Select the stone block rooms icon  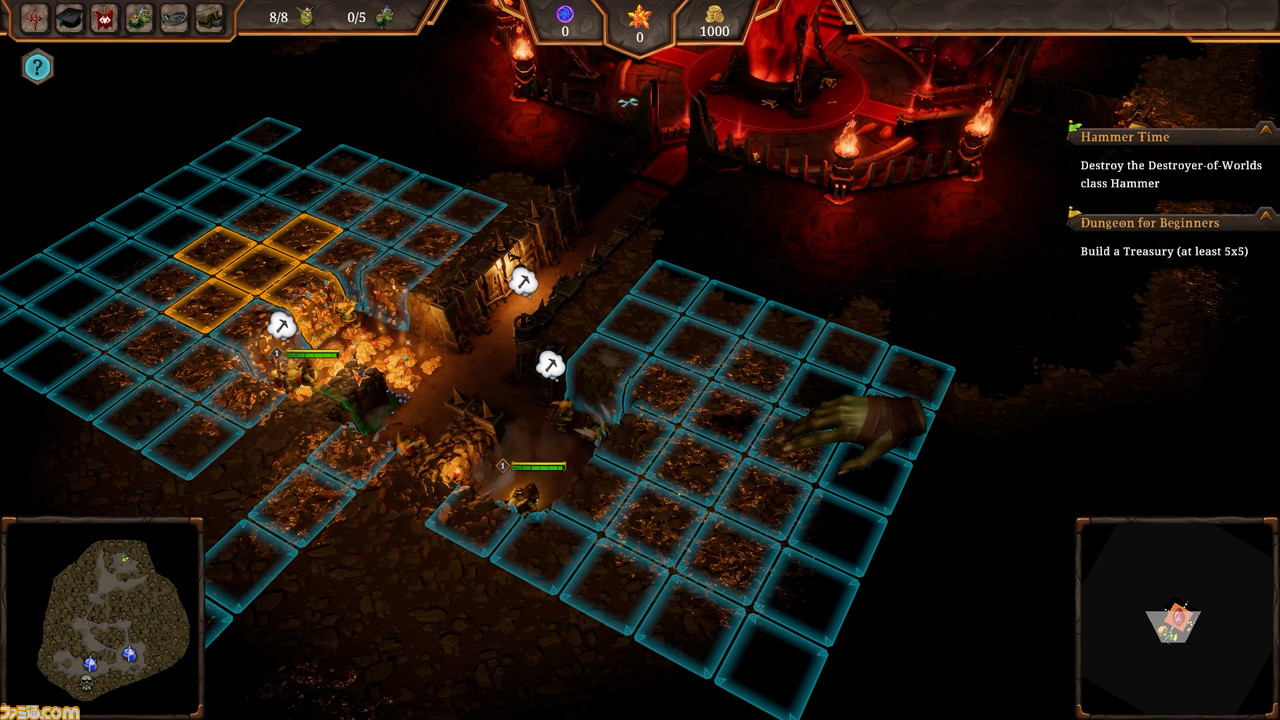[x=209, y=18]
